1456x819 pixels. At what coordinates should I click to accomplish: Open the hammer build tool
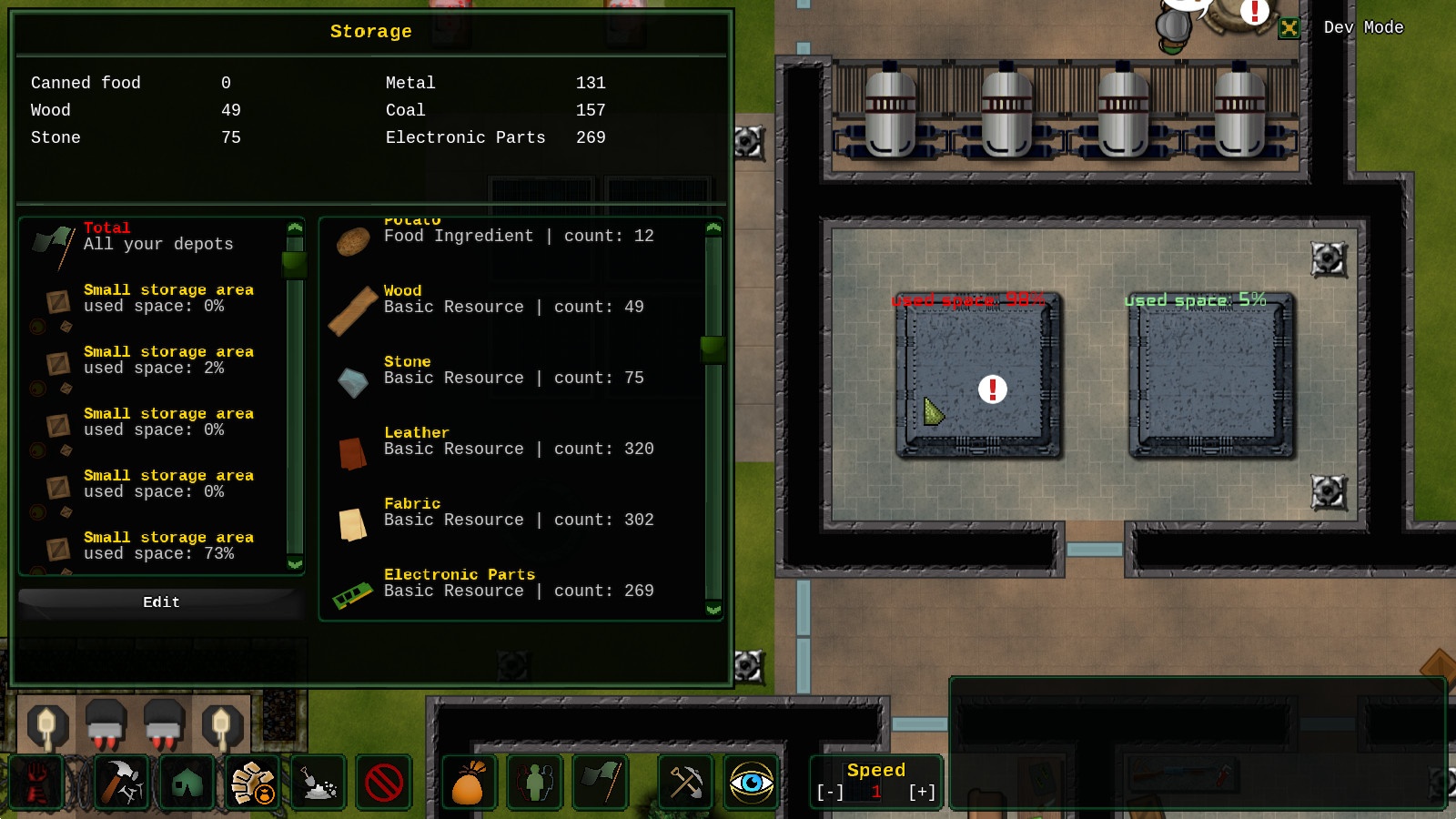click(x=120, y=783)
